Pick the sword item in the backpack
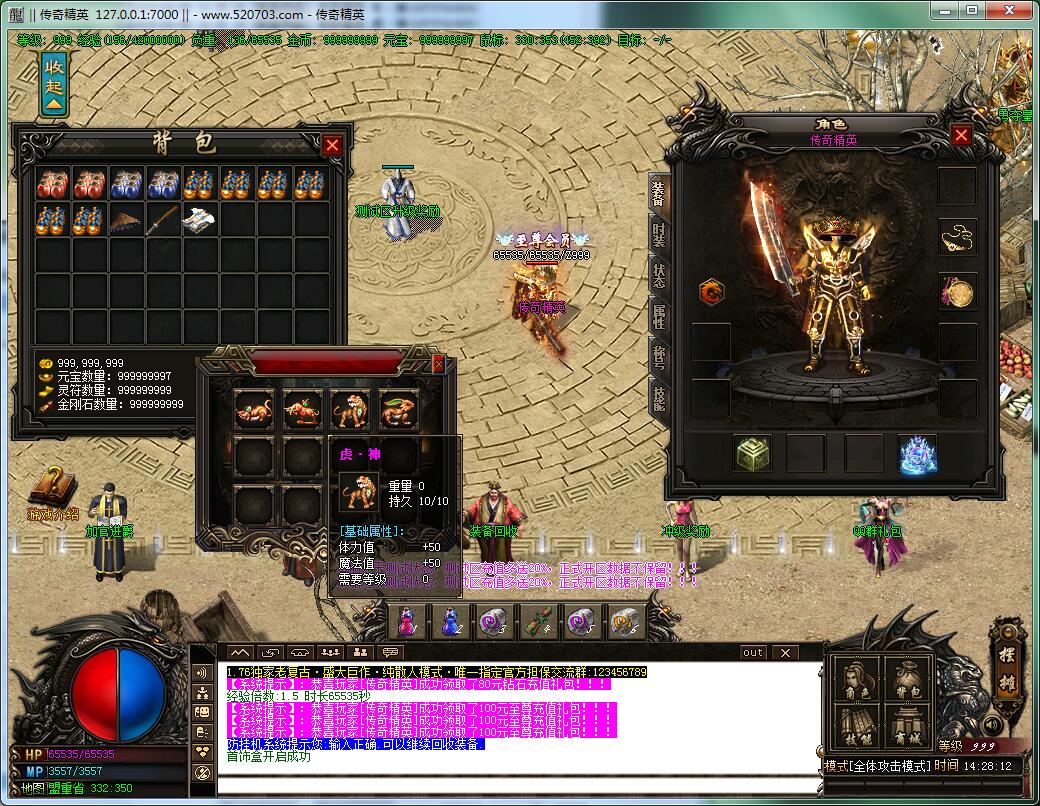Screen dimensions: 1040x806 click(163, 220)
